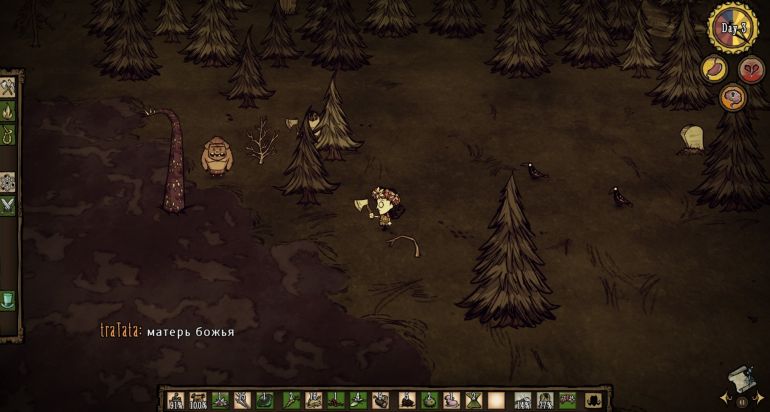This screenshot has height=412, width=770.
Task: Open the map scroll
Action: point(742,380)
